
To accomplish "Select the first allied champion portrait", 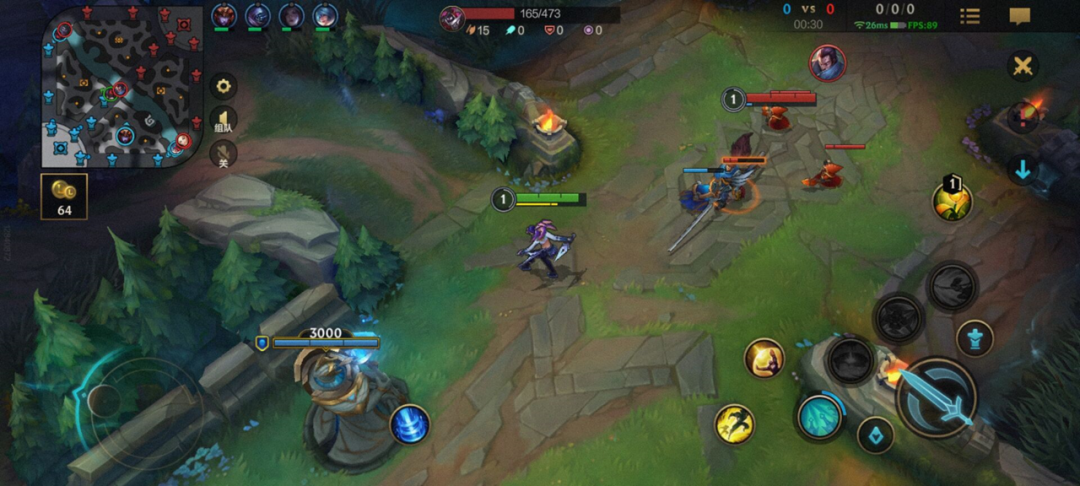I will point(222,16).
